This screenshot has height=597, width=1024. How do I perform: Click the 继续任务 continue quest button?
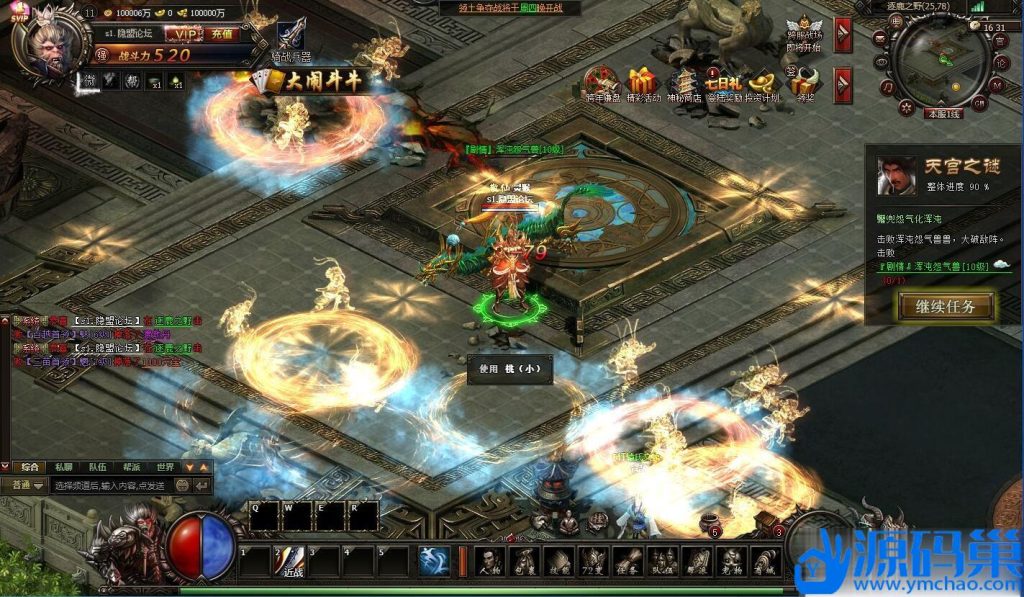pos(944,306)
